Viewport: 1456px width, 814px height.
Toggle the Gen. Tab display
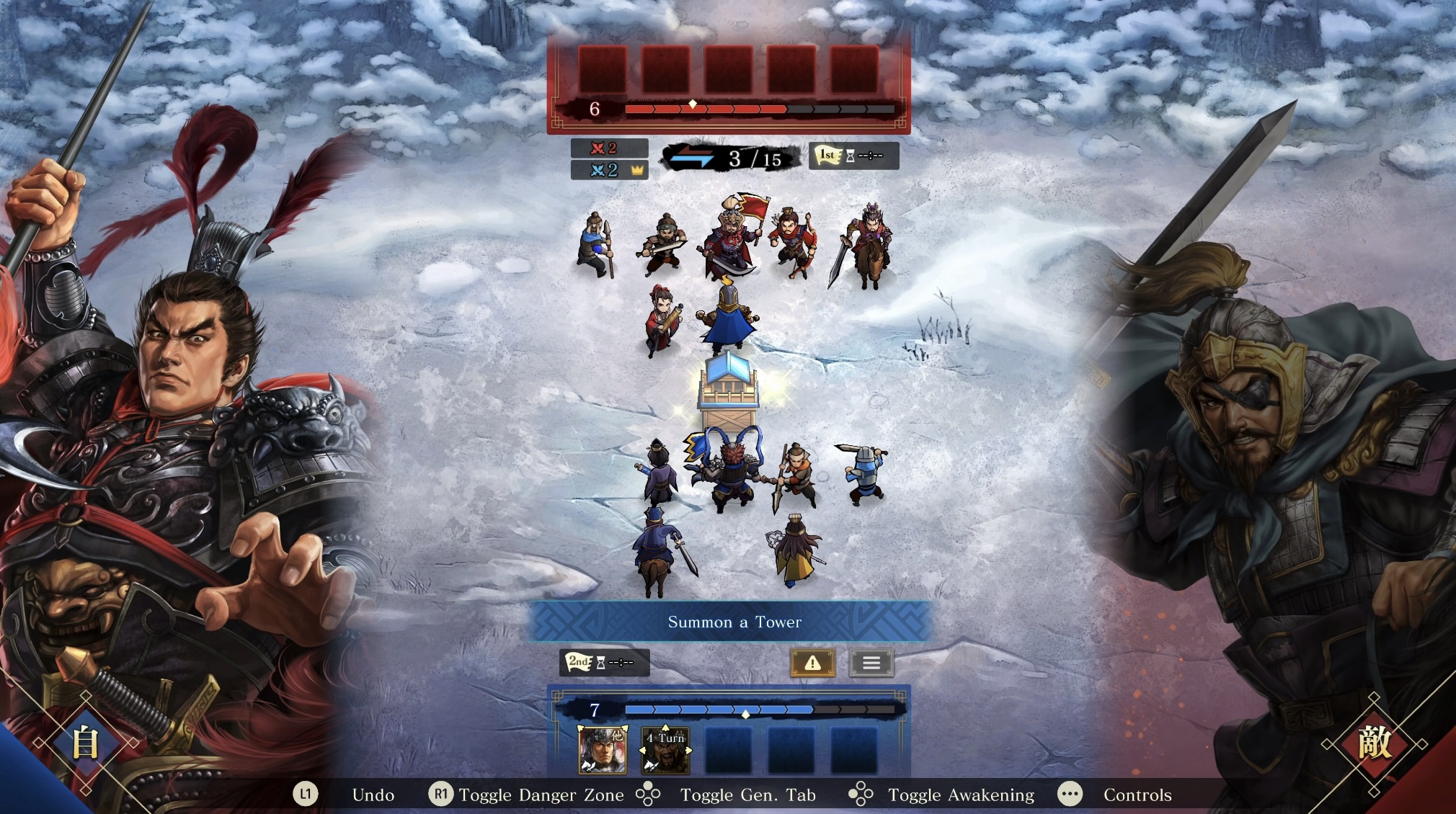click(747, 795)
